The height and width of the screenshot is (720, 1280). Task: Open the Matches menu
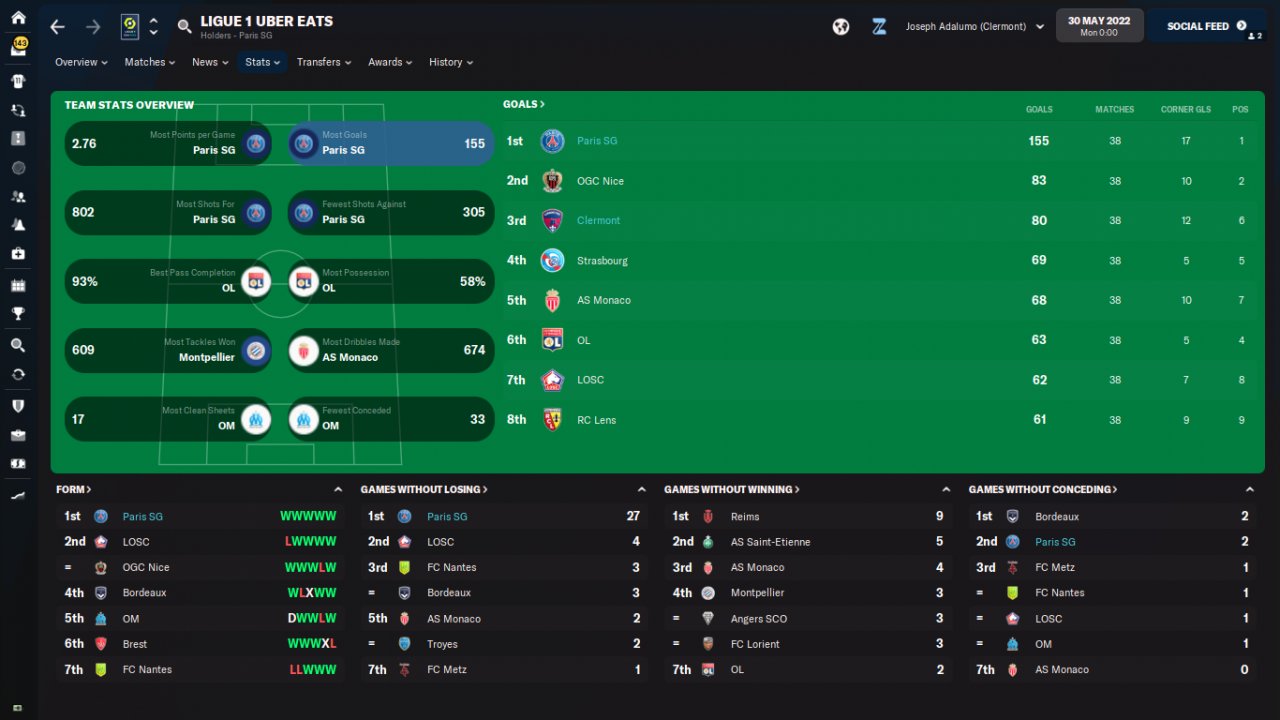[149, 62]
